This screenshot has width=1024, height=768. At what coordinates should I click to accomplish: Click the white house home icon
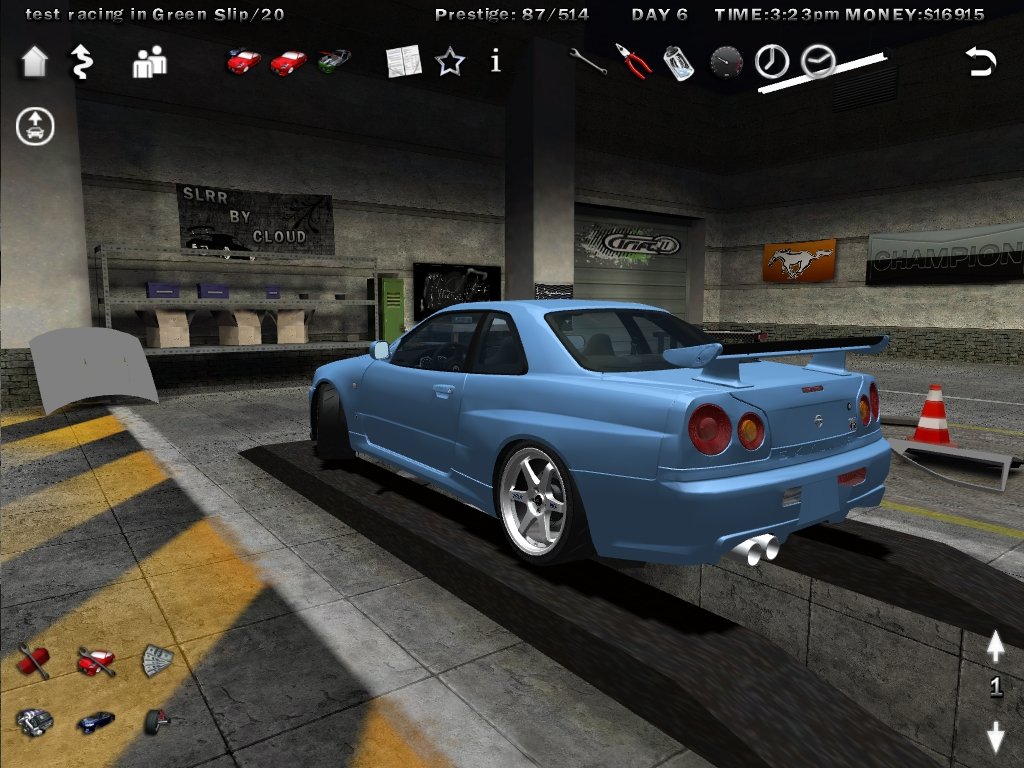(34, 62)
